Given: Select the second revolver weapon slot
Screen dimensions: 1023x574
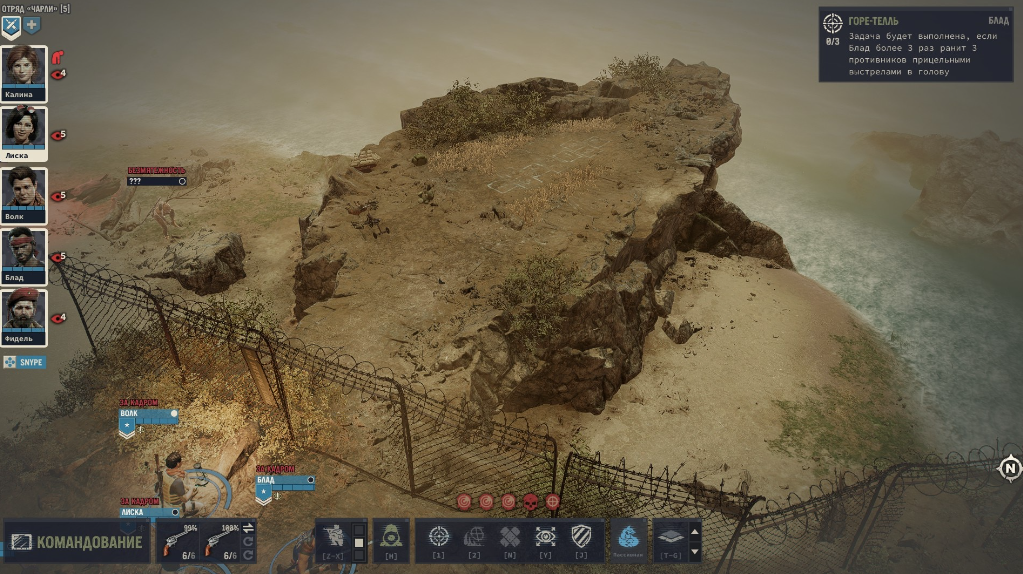Looking at the screenshot, I should tap(220, 540).
